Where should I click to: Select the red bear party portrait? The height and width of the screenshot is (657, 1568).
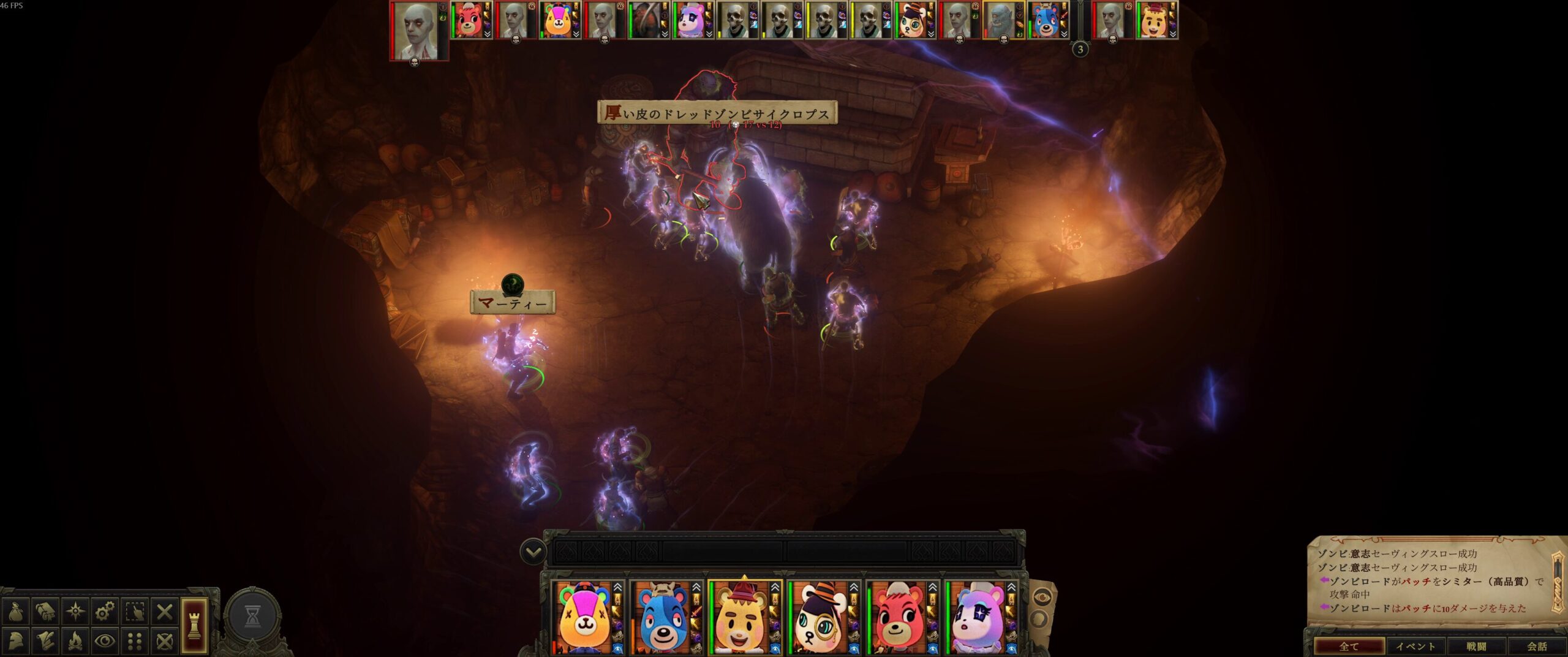(897, 619)
